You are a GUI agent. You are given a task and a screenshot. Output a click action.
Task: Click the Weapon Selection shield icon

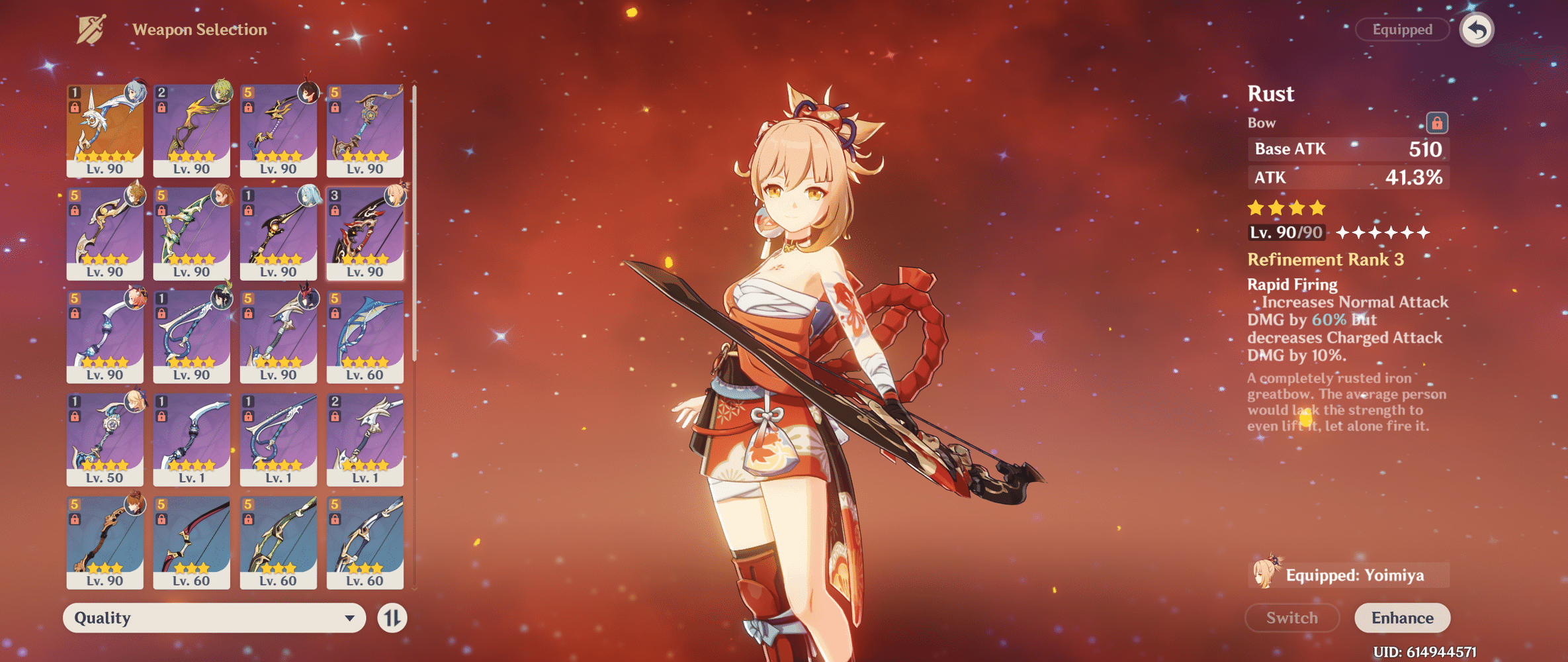pos(91,28)
